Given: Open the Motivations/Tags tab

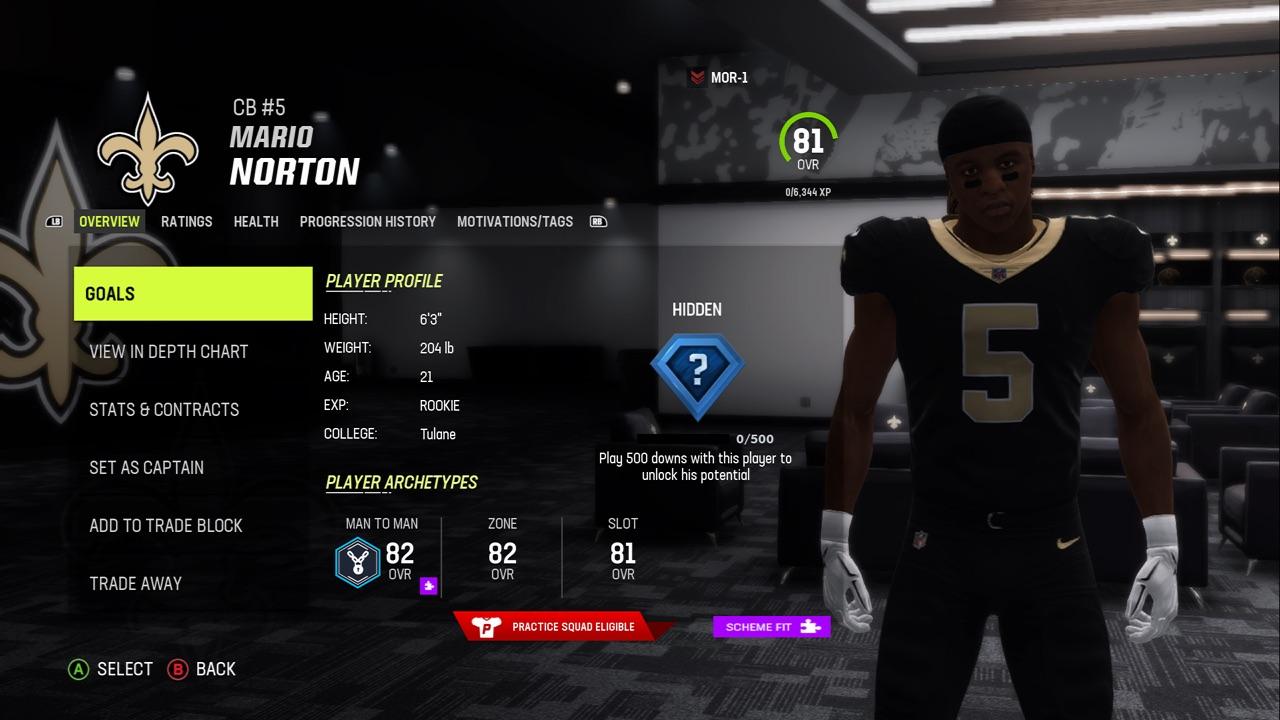Looking at the screenshot, I should (514, 221).
